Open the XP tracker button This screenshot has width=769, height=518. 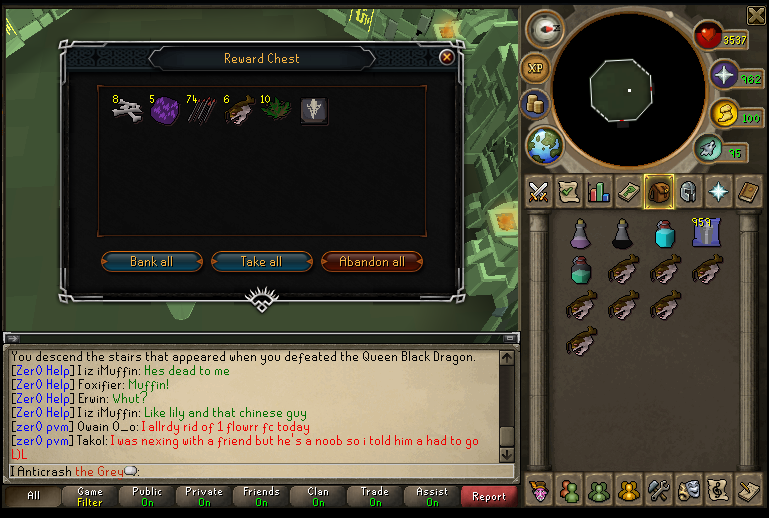tap(537, 69)
